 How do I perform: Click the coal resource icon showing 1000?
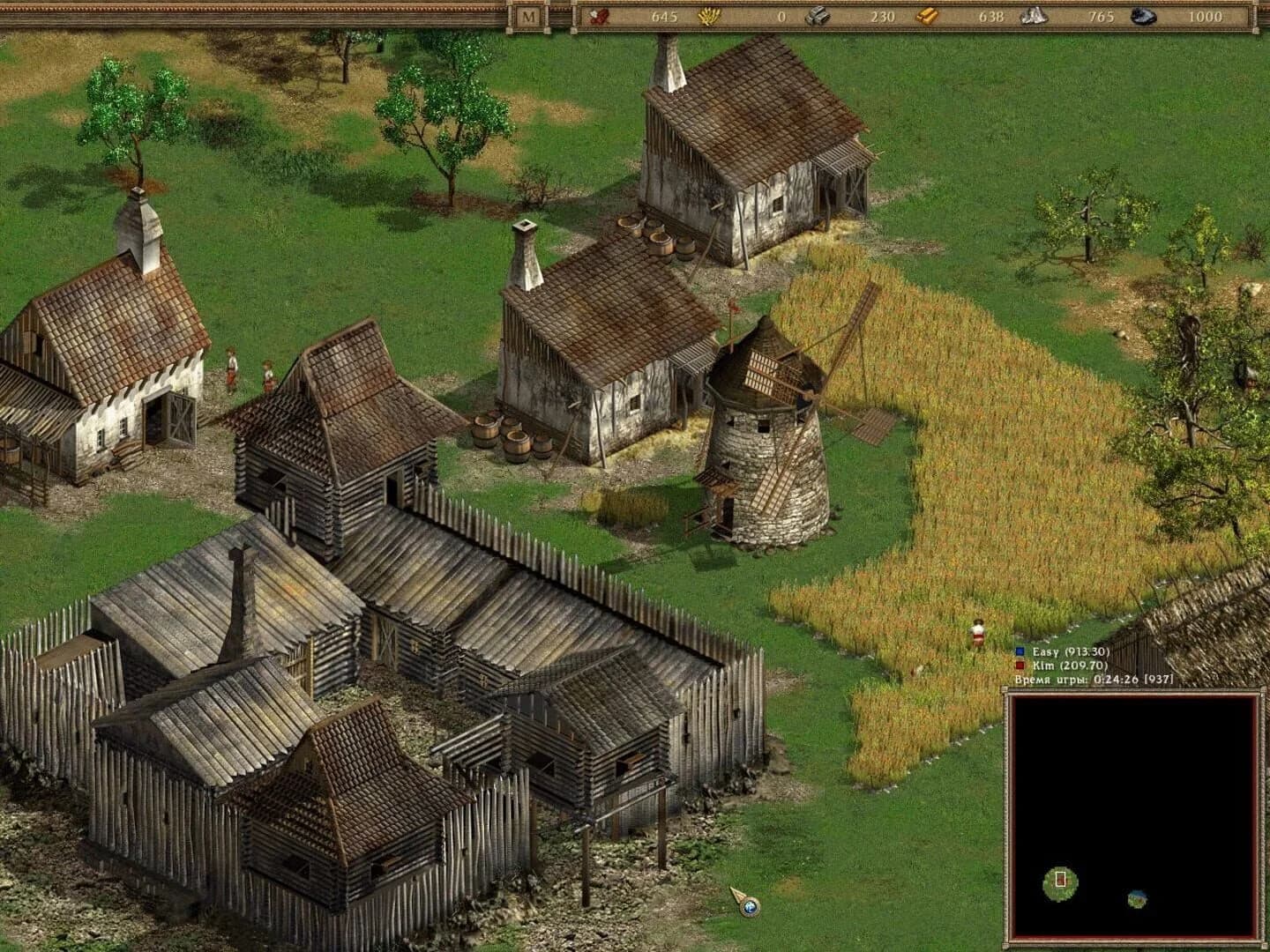coord(1144,15)
